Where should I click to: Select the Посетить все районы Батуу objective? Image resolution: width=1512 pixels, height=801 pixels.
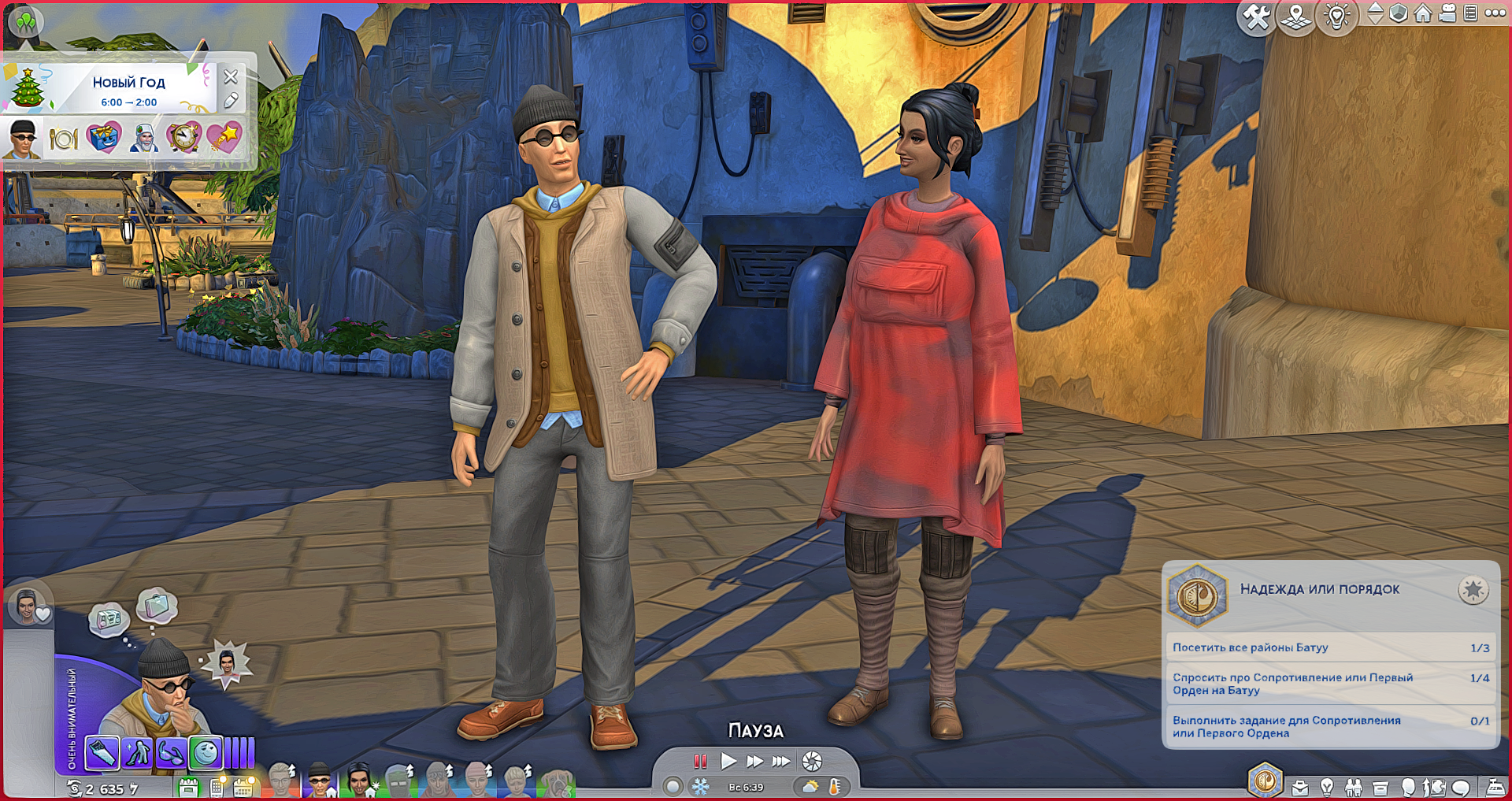(x=1330, y=647)
